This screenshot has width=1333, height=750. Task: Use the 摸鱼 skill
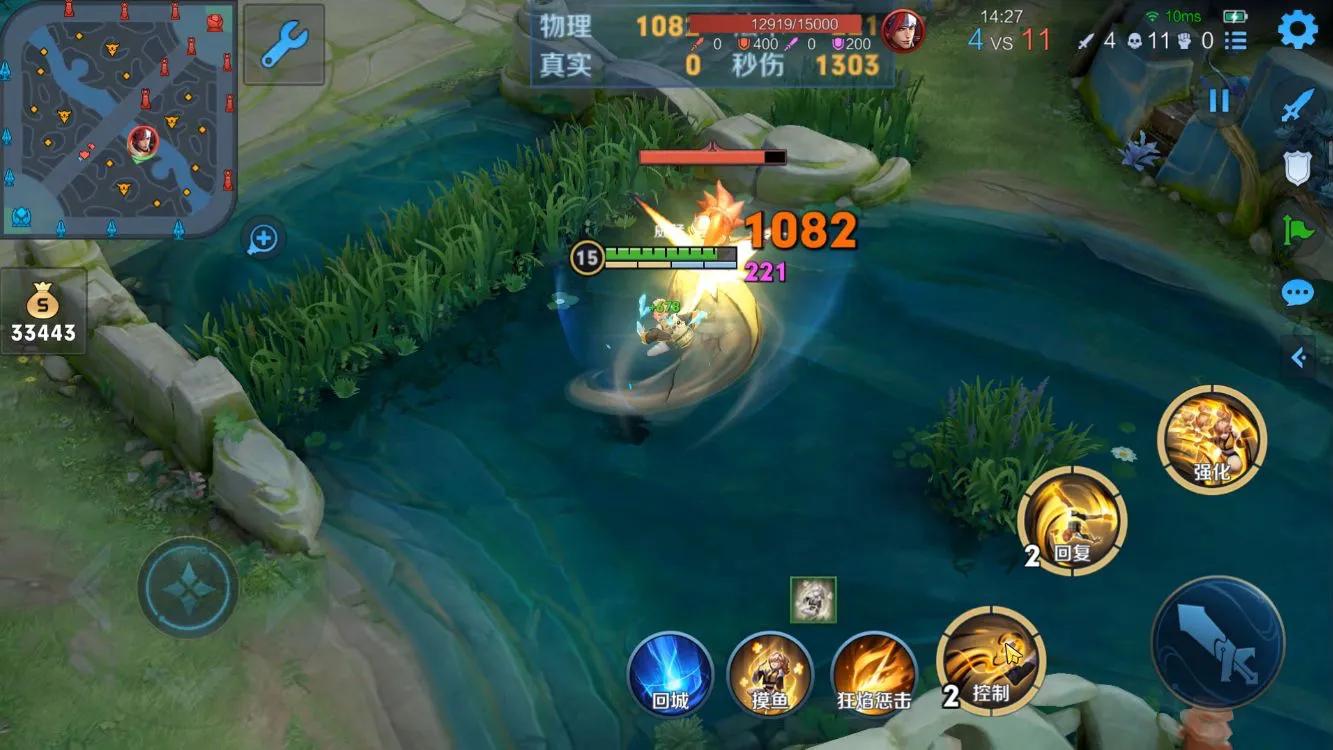[770, 673]
